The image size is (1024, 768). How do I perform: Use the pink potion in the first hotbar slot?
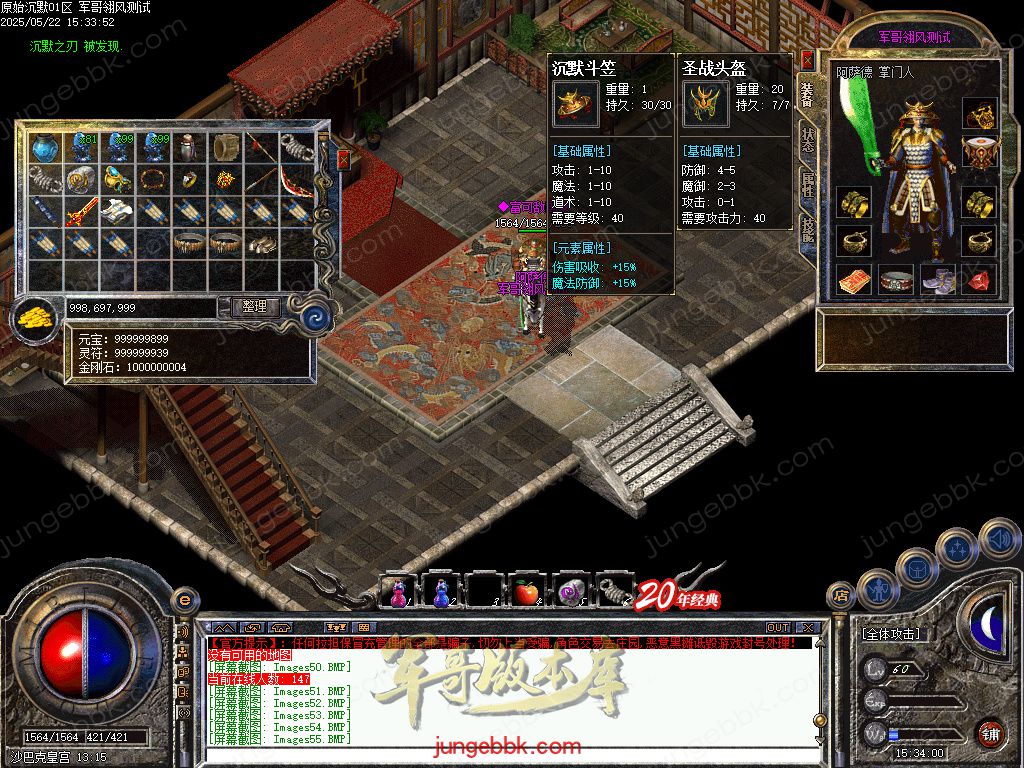(397, 593)
